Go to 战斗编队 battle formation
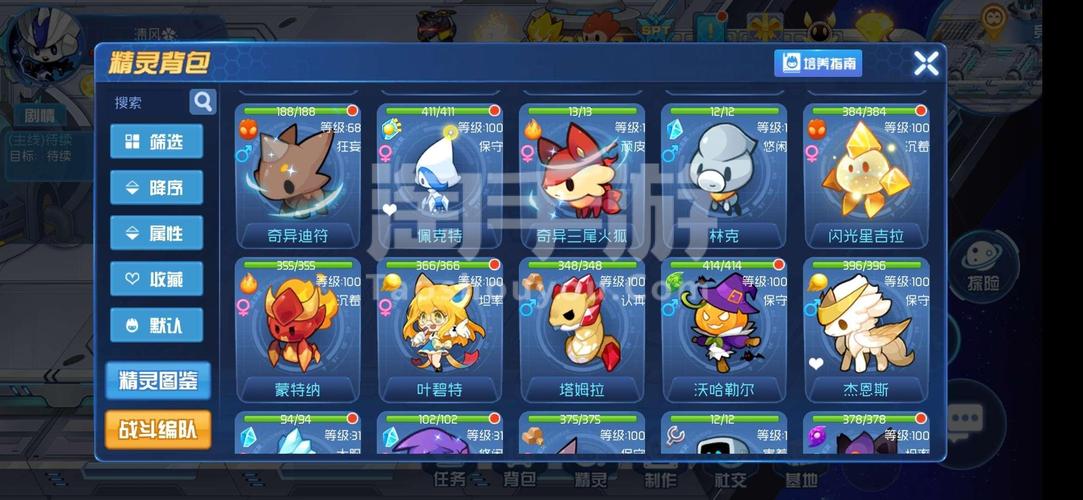Screen dimensions: 1083x500 click(x=158, y=430)
